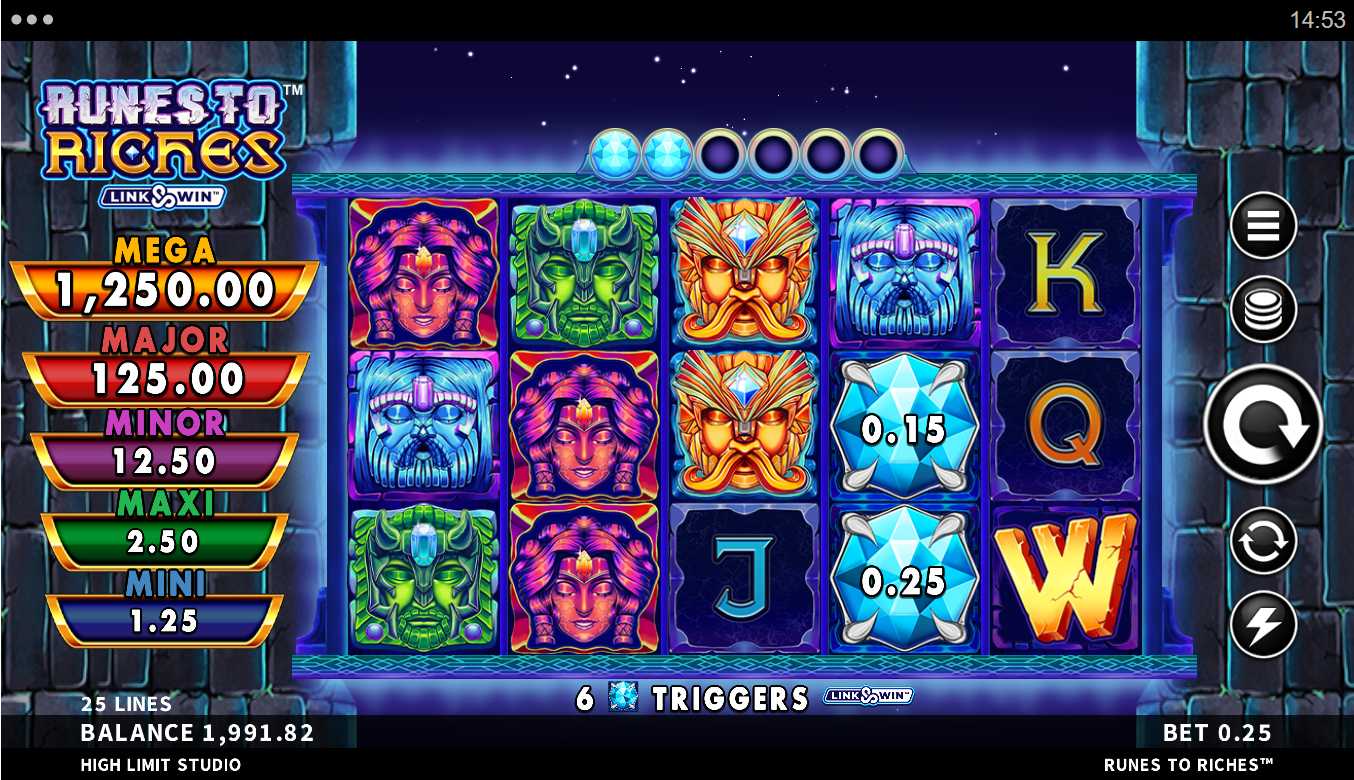The image size is (1354, 780).
Task: Toggle the lightning bolt quick spin
Action: tap(1263, 624)
